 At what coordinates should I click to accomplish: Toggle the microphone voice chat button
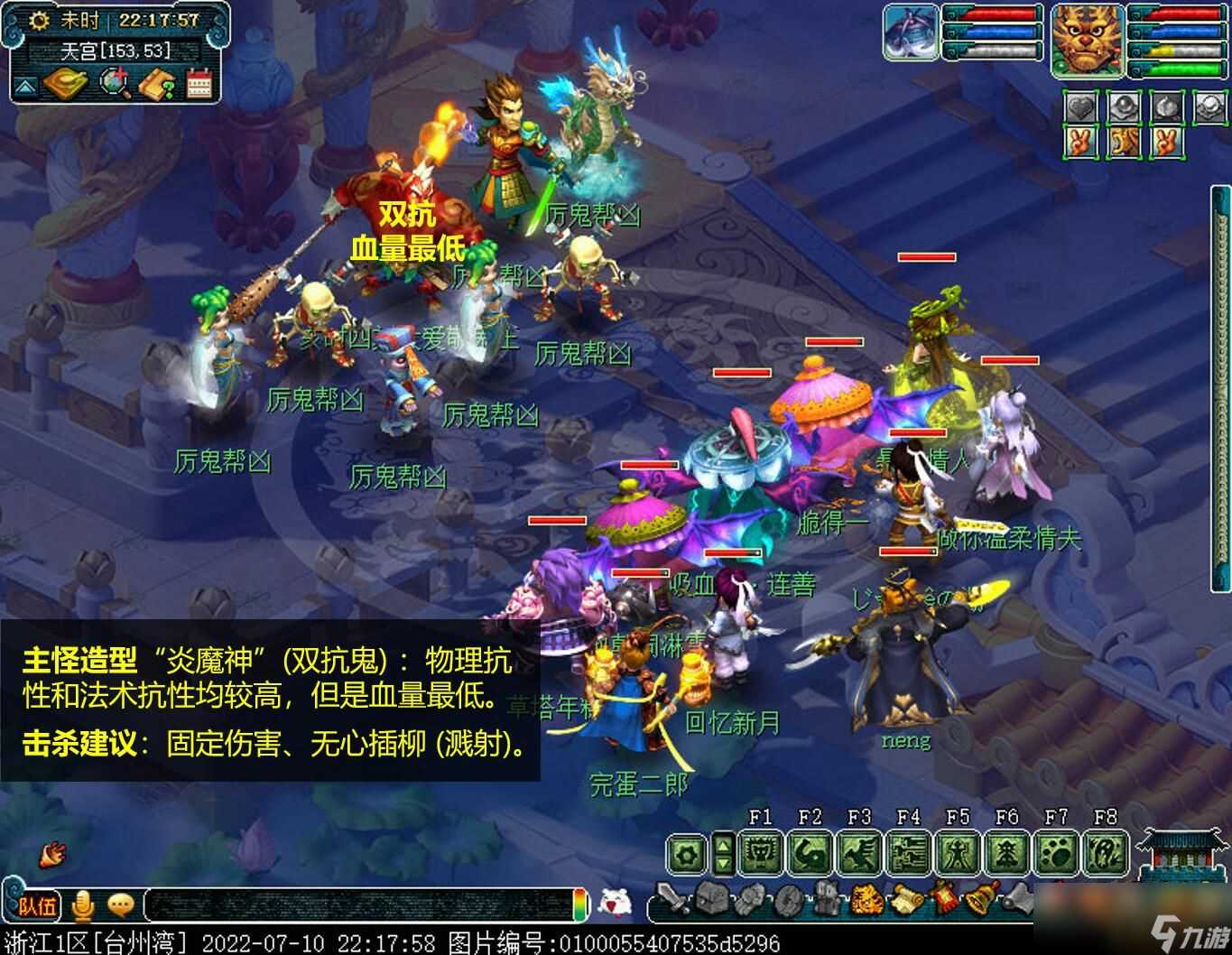[x=84, y=904]
